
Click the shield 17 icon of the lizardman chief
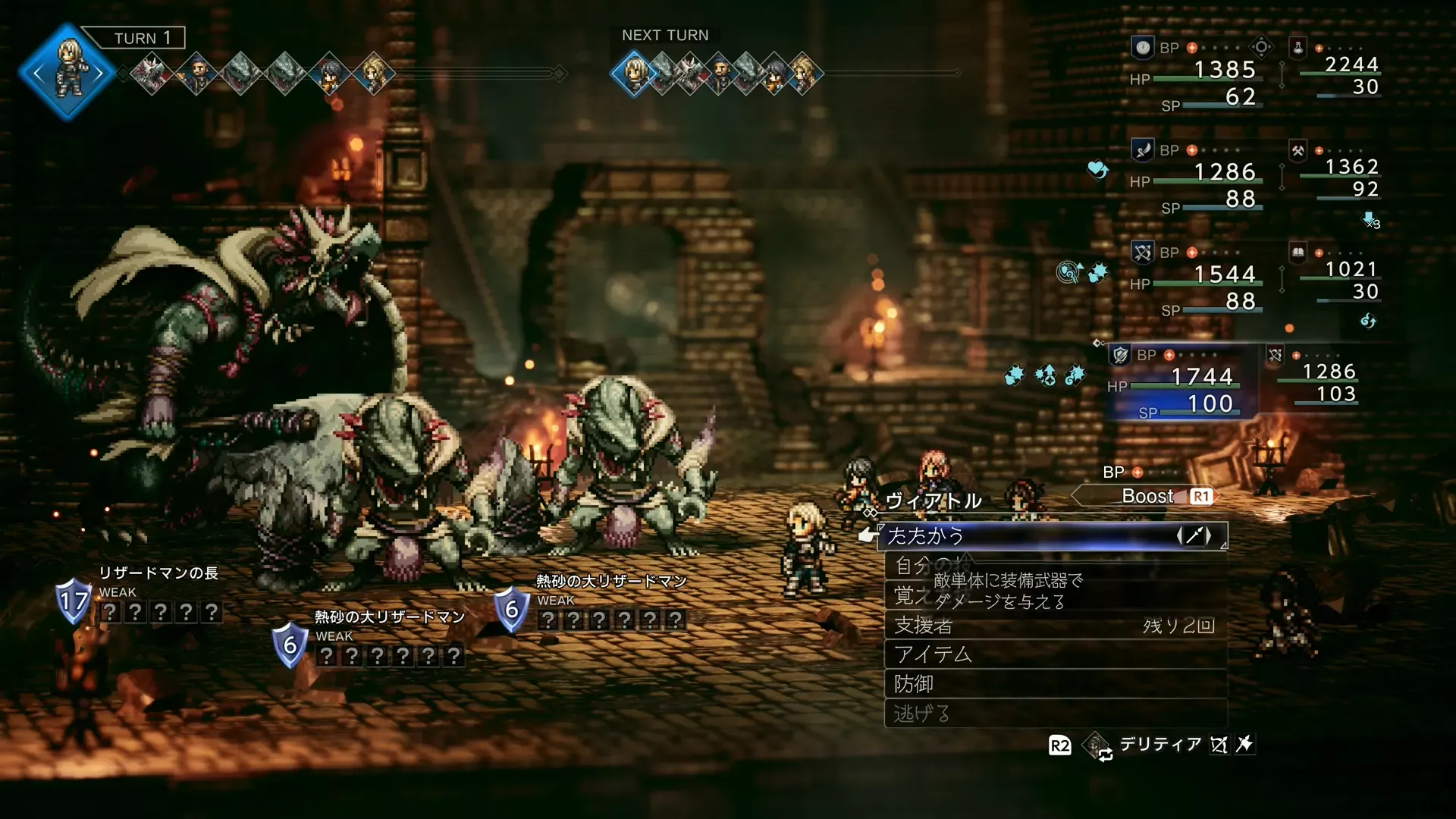tap(74, 601)
